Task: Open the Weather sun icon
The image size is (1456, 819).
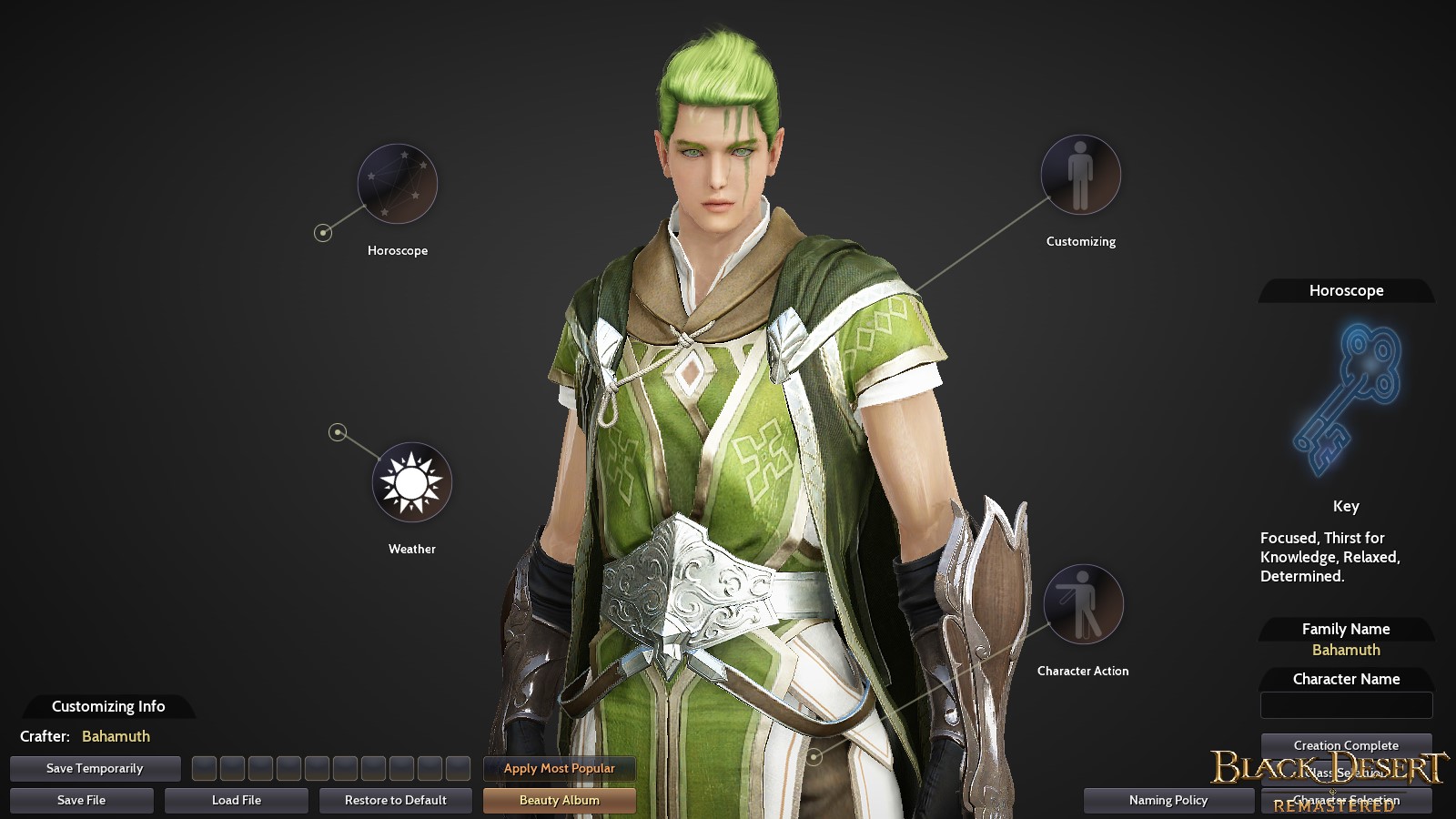Action: coord(411,483)
